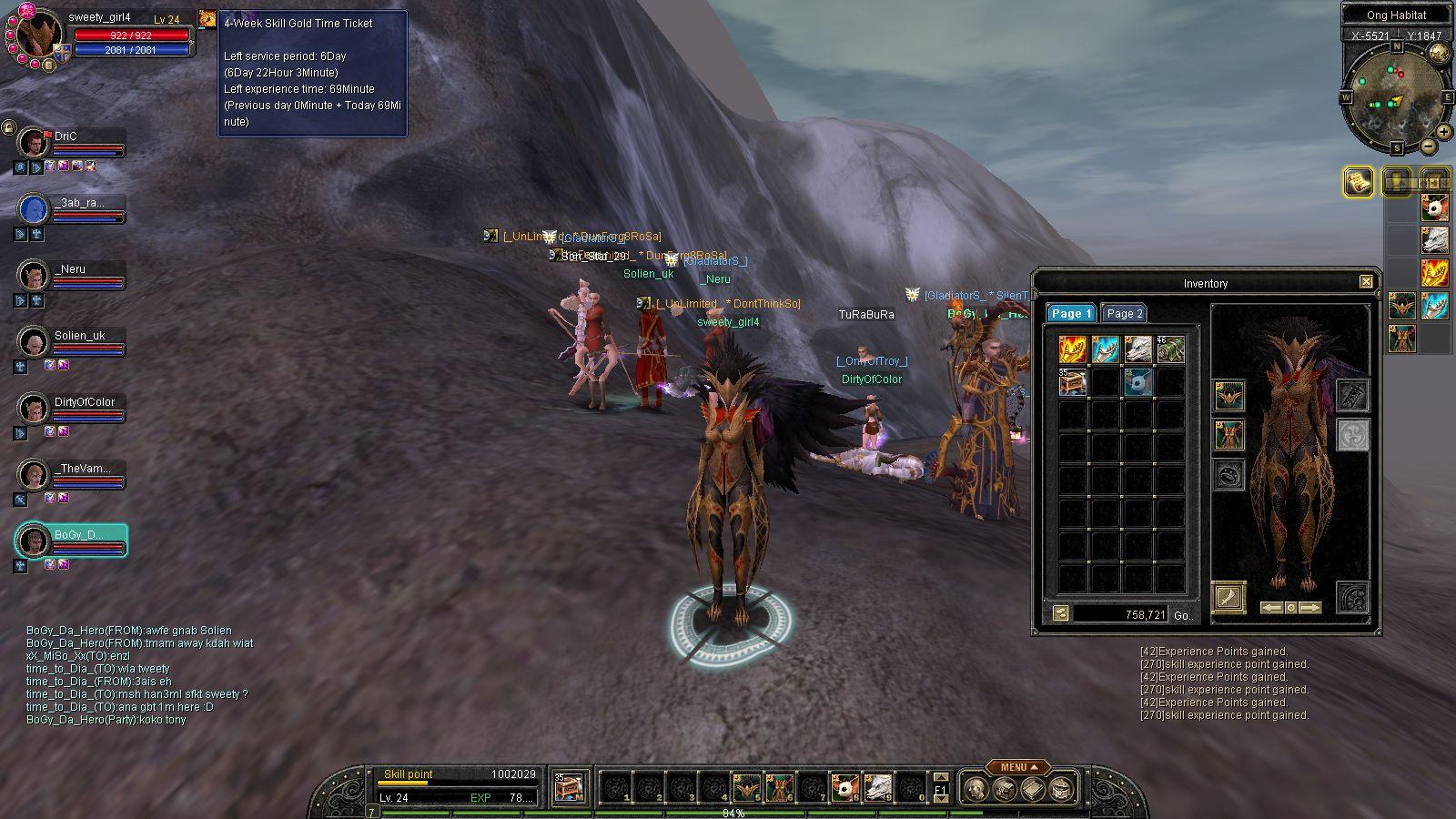The width and height of the screenshot is (1456, 819).
Task: Pick the blue mouse pet item in inventory
Action: 1137,382
